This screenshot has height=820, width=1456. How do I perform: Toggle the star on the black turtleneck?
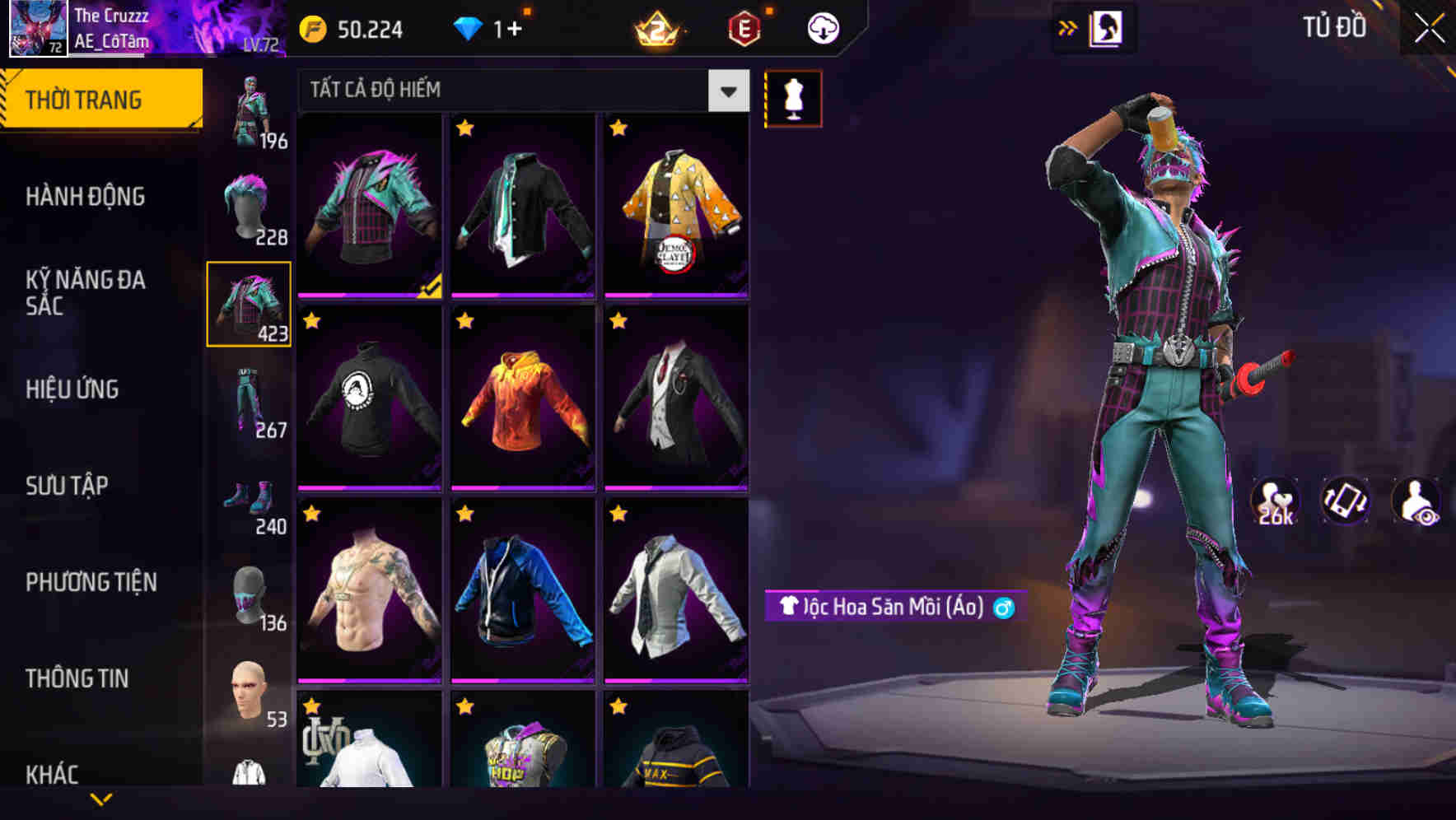(310, 323)
